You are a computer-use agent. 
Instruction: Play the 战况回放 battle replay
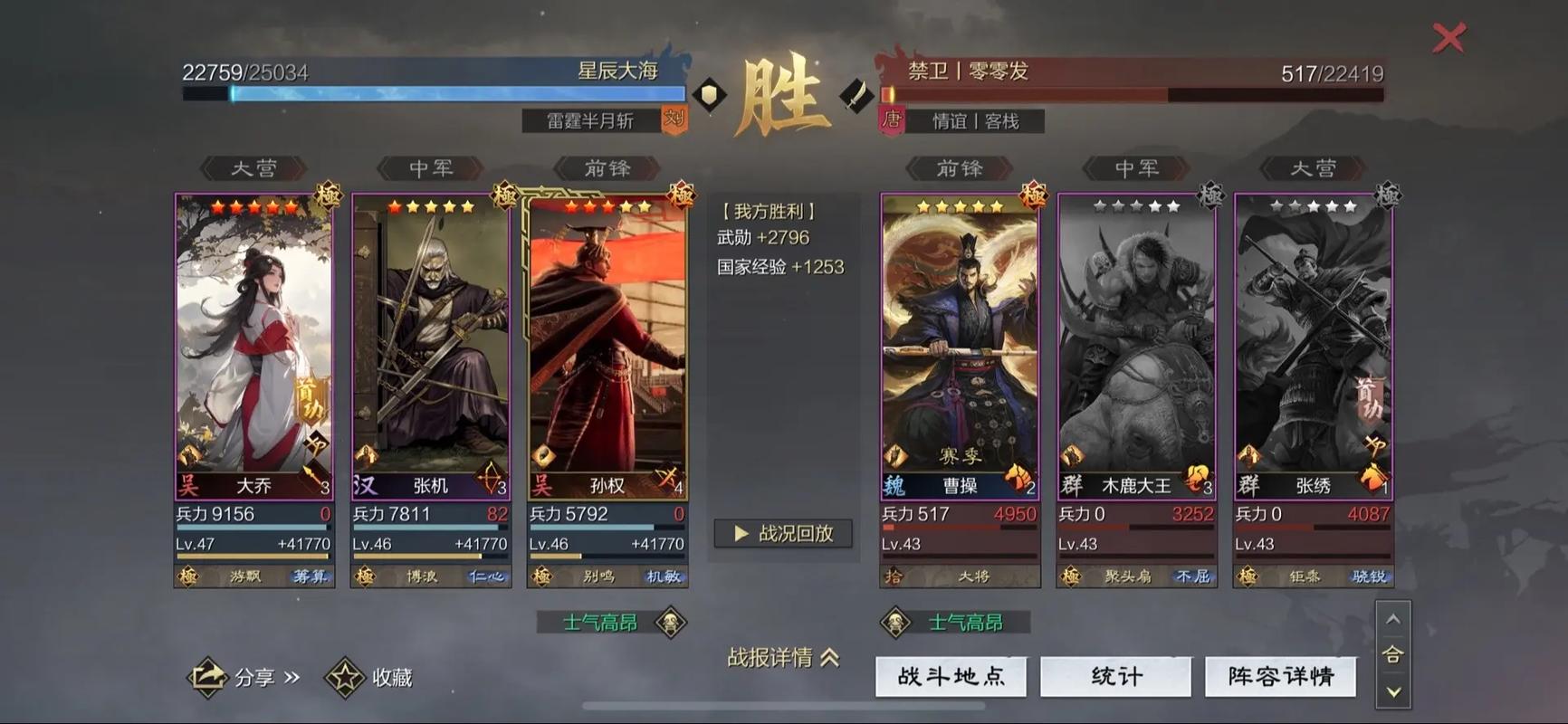(783, 534)
